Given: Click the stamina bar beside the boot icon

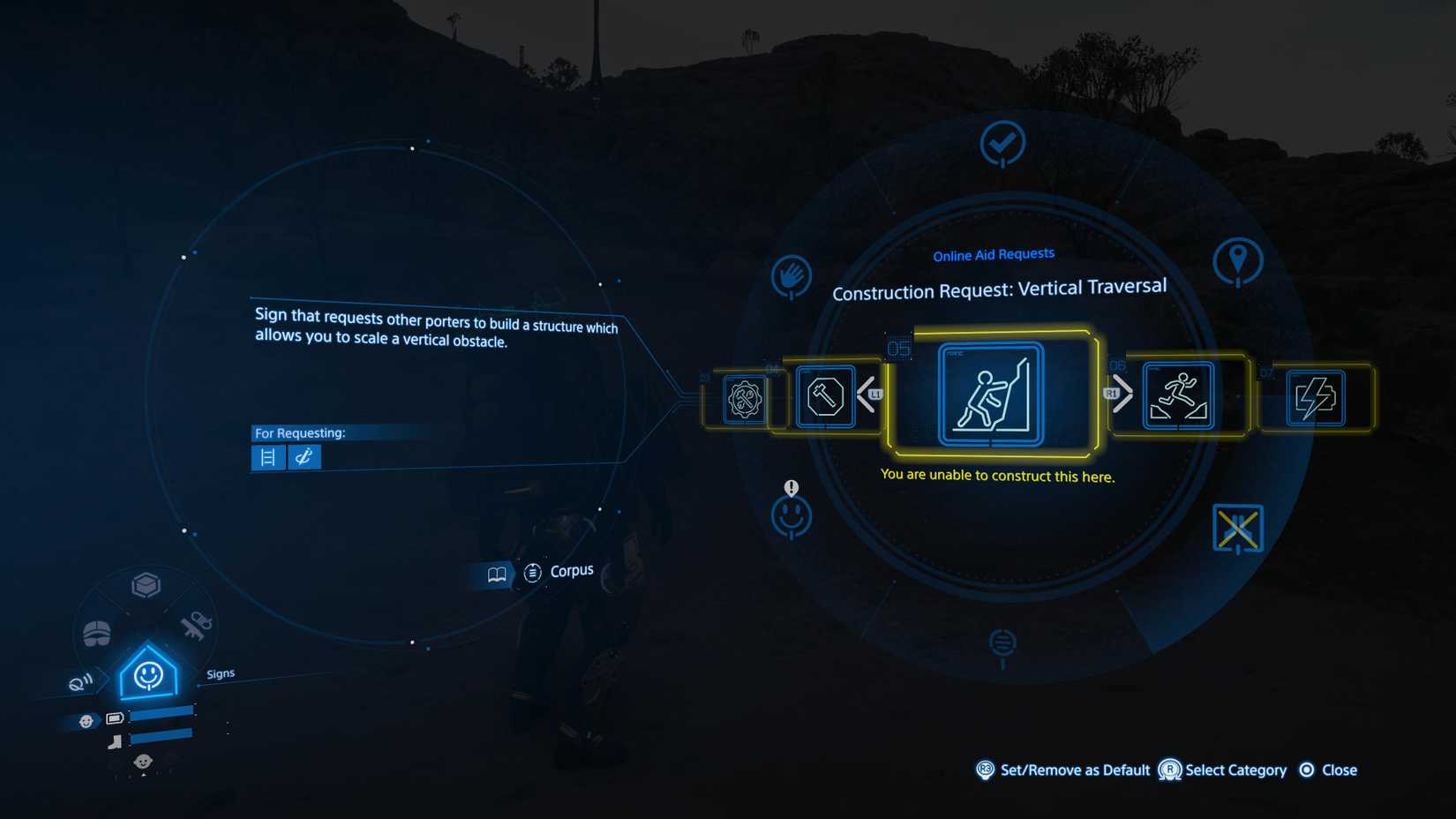Looking at the screenshot, I should [x=161, y=741].
